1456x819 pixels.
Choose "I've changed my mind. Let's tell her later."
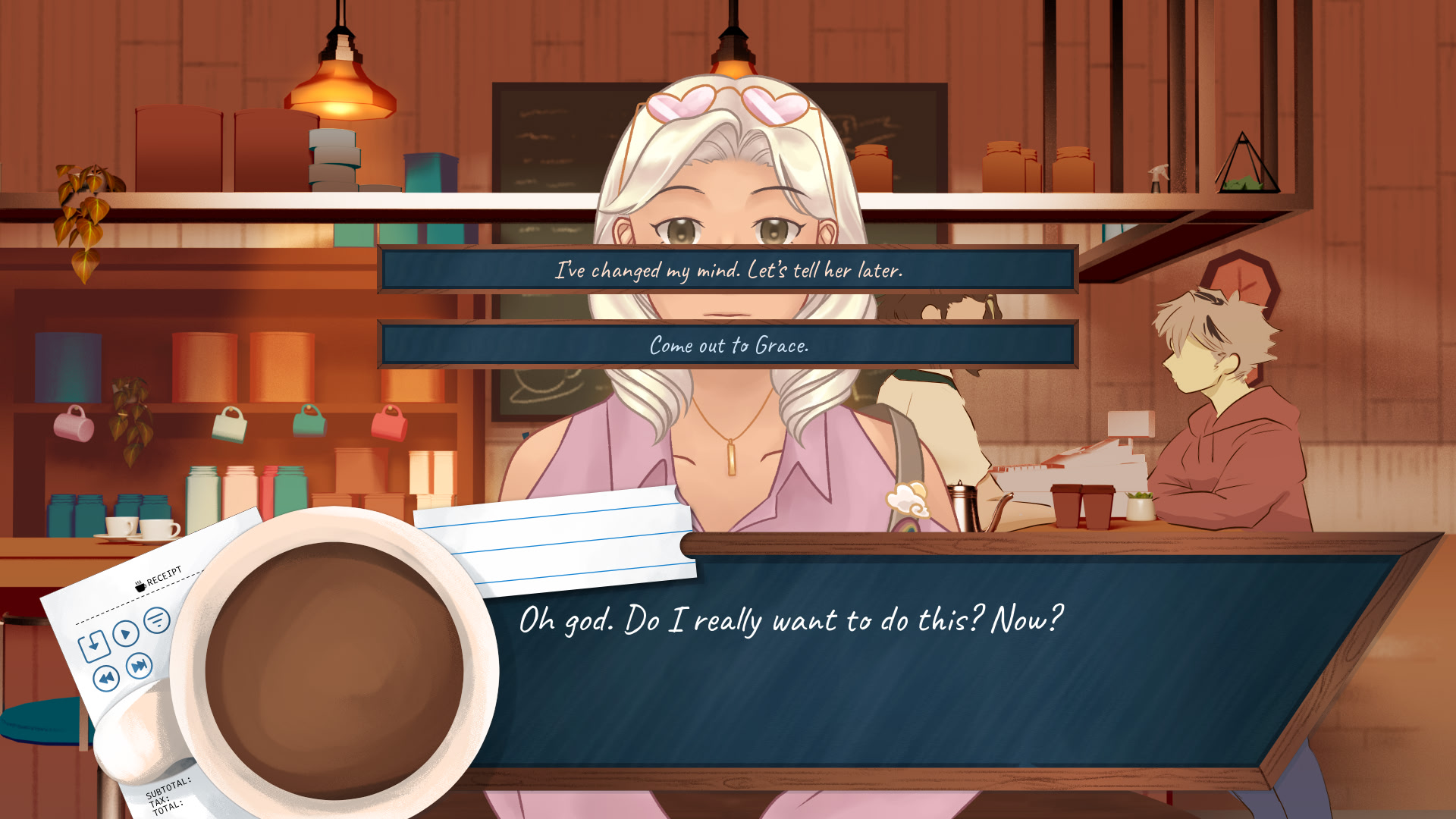click(726, 268)
